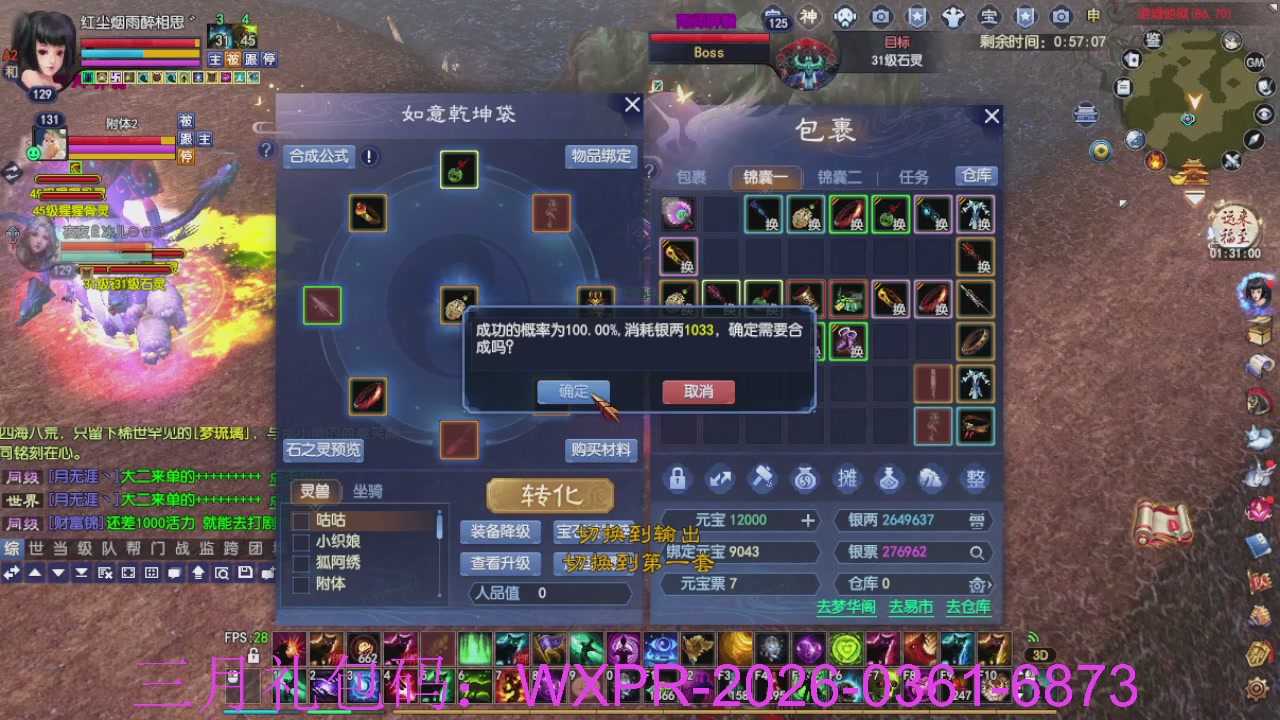Click the 整 inventory sort icon
This screenshot has width=1280, height=720.
point(975,480)
